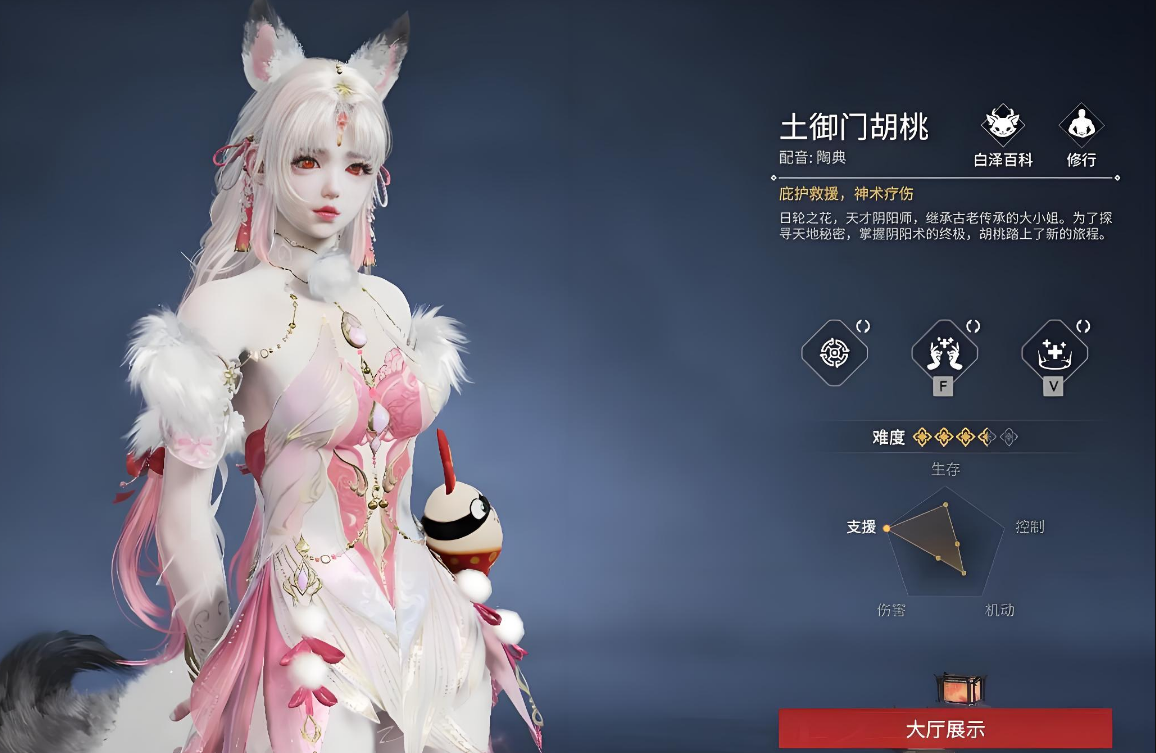1156x753 pixels.
Task: View the V crown ultimate skill
Action: (x=1054, y=352)
